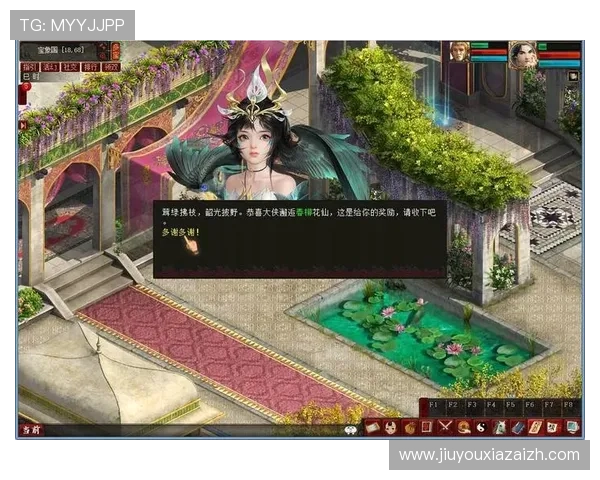Open the computer monitor system icon
The width and height of the screenshot is (600, 480).
(x=571, y=427)
